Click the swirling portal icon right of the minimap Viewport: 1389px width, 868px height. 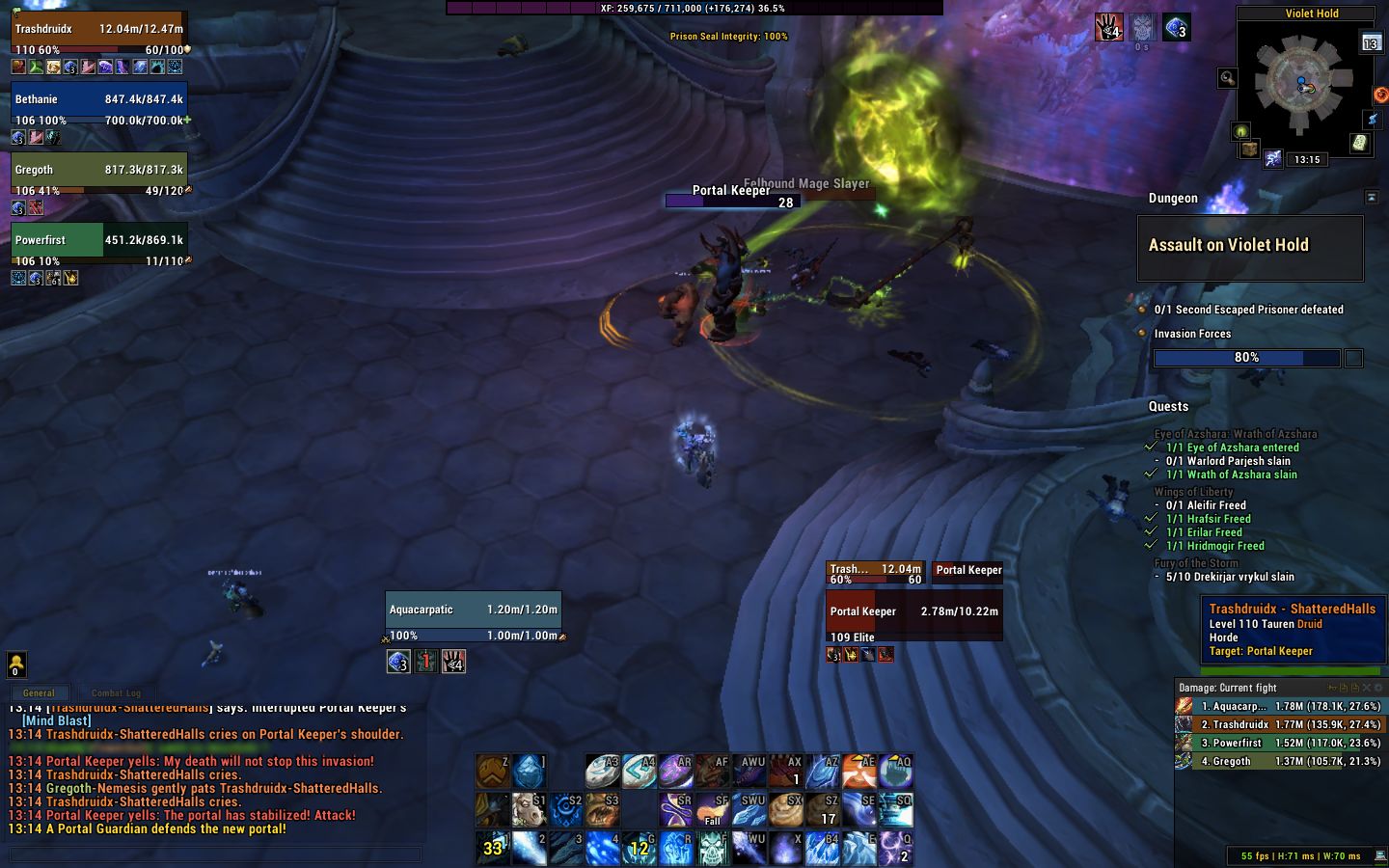(1380, 95)
